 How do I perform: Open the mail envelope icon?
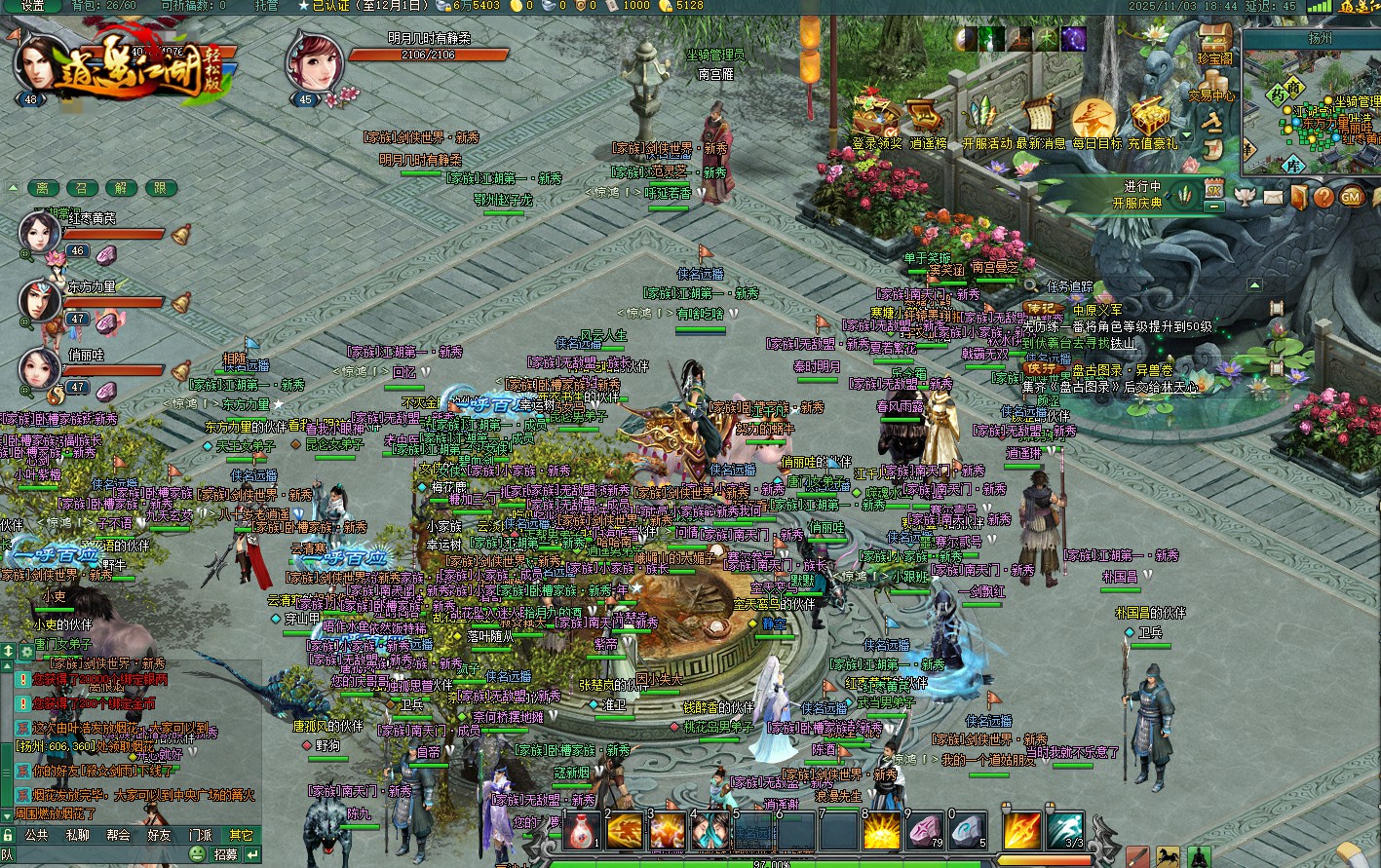tap(1274, 197)
